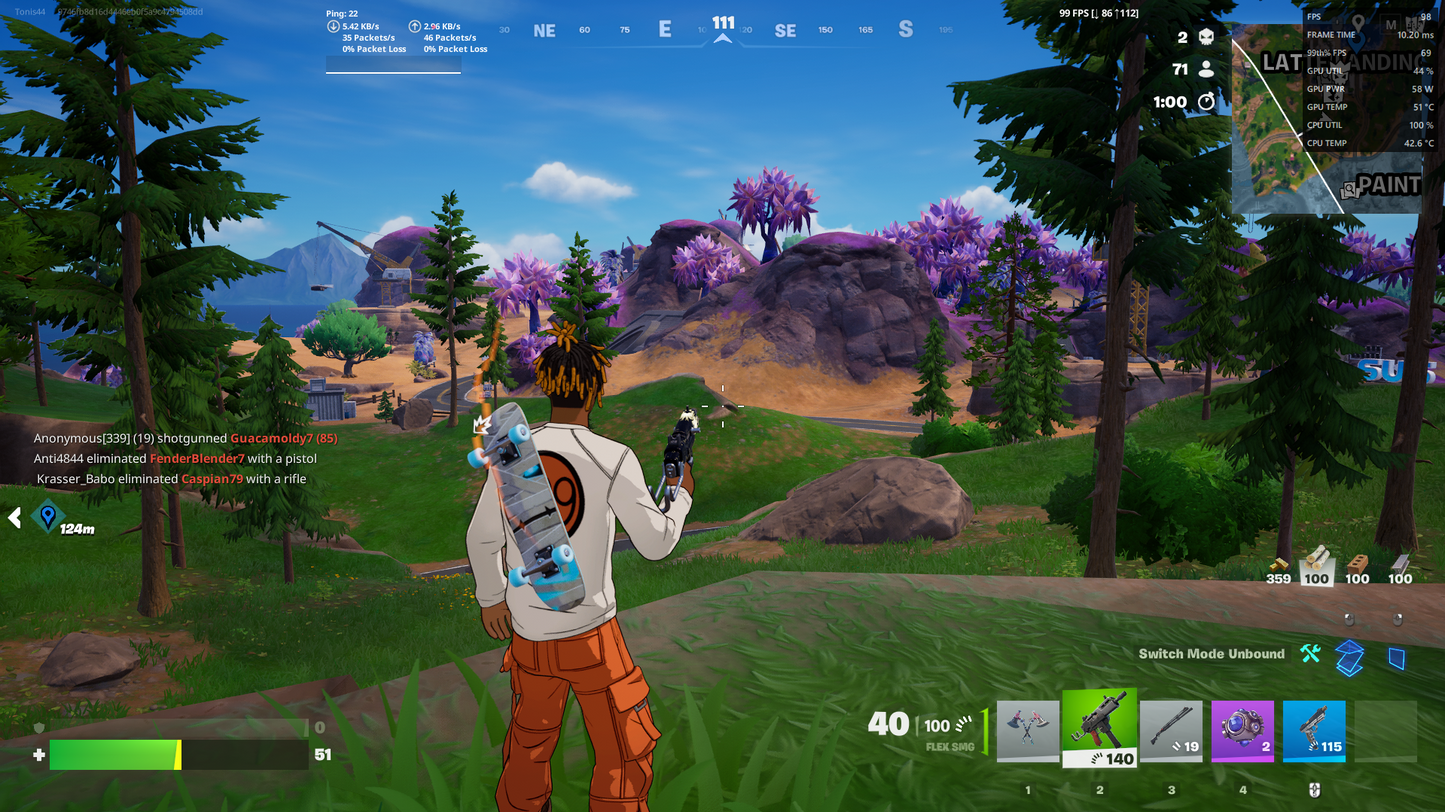Viewport: 1445px width, 812px height.
Task: Select the Flex SMG hotbar slot
Action: point(1099,729)
